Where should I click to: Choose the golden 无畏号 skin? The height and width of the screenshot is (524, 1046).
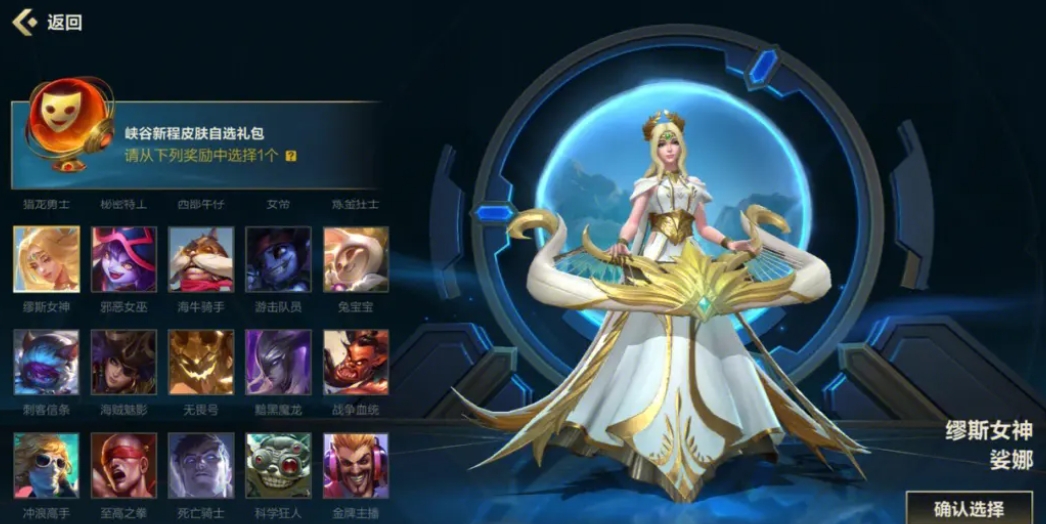201,362
